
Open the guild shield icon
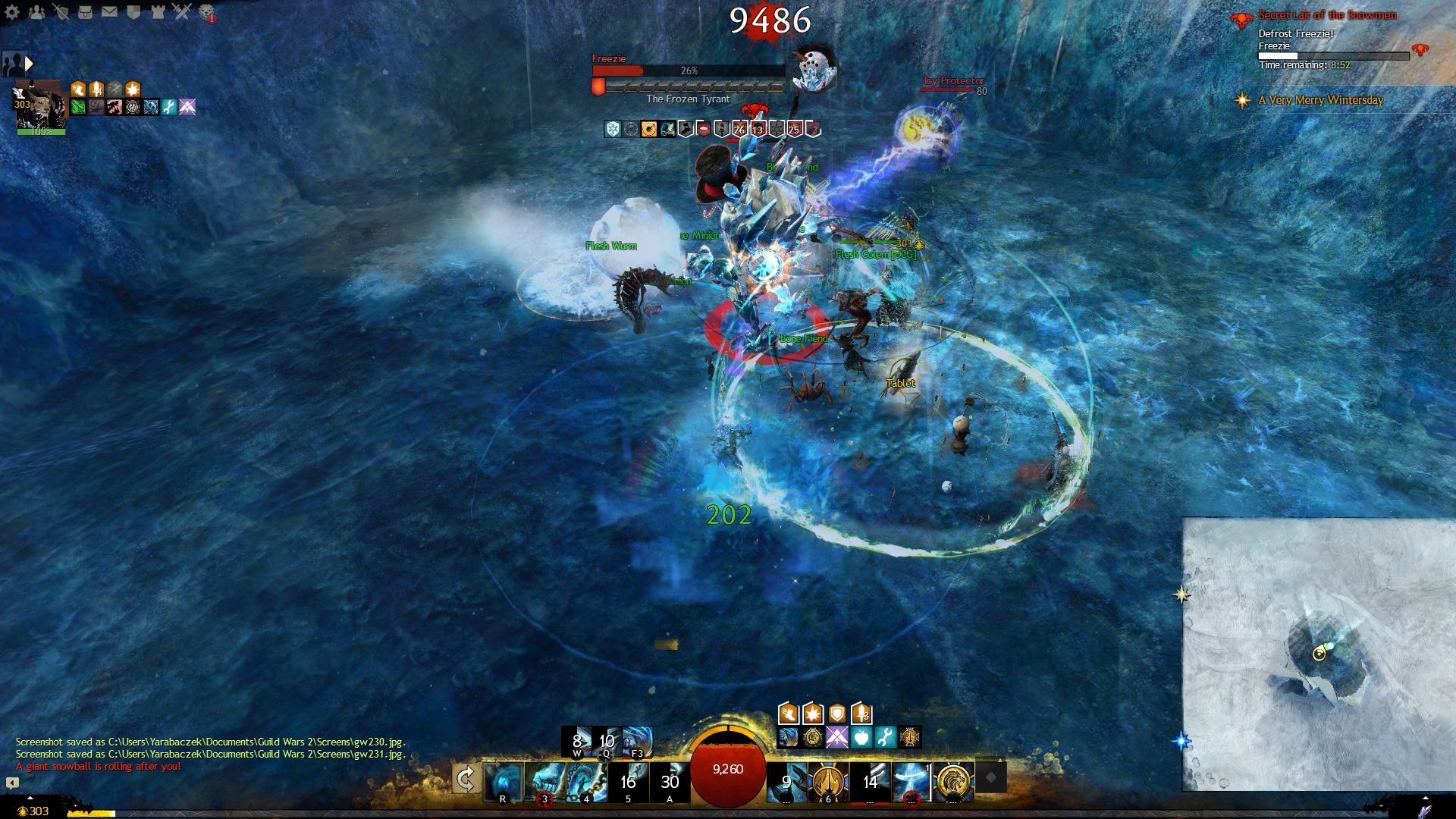(133, 11)
